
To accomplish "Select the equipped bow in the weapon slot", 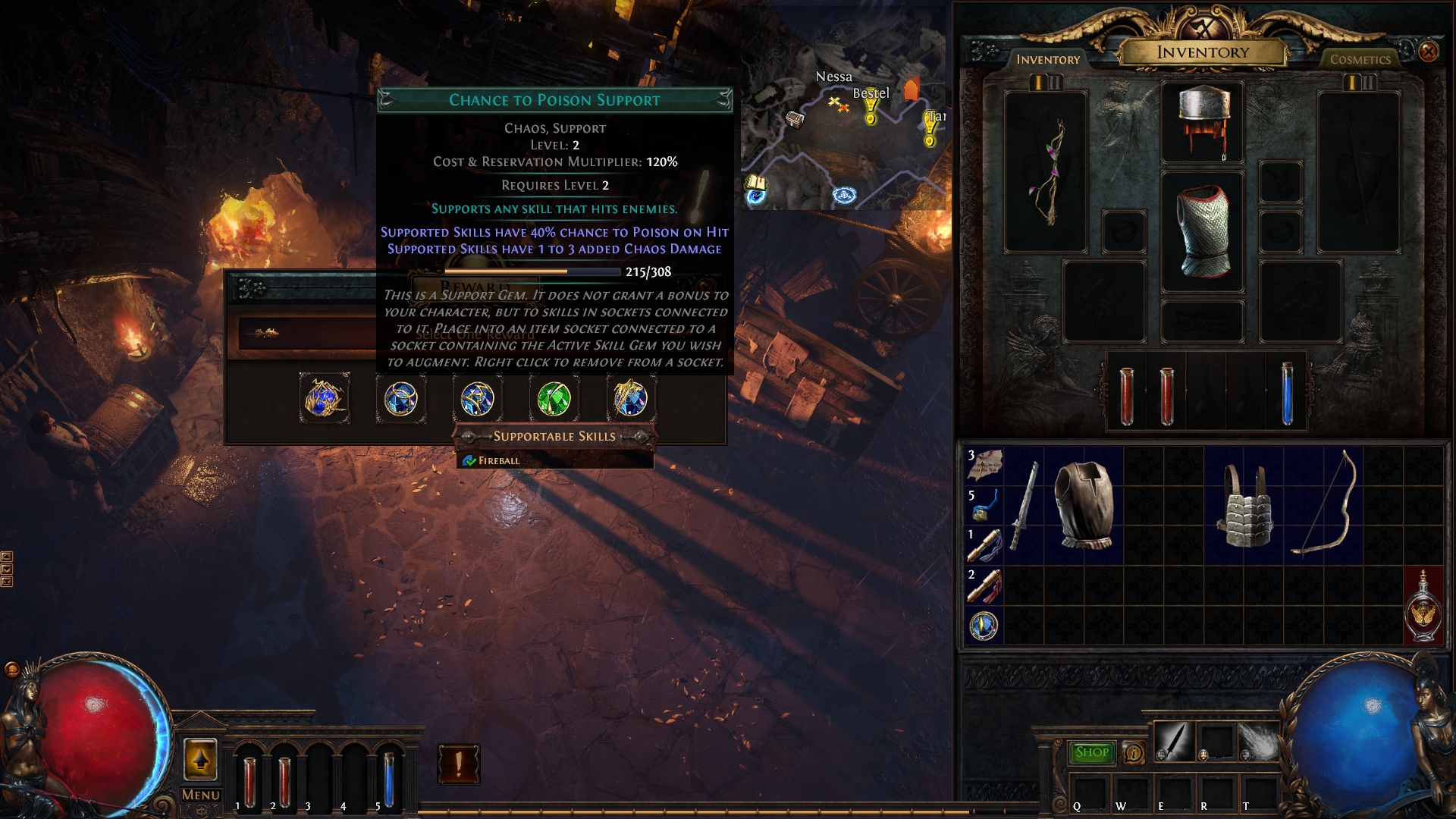I will tap(1046, 172).
